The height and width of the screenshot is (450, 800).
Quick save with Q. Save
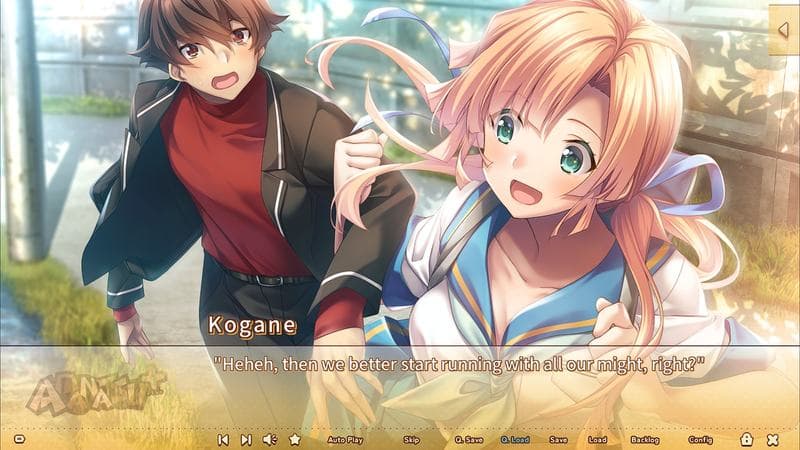point(467,439)
